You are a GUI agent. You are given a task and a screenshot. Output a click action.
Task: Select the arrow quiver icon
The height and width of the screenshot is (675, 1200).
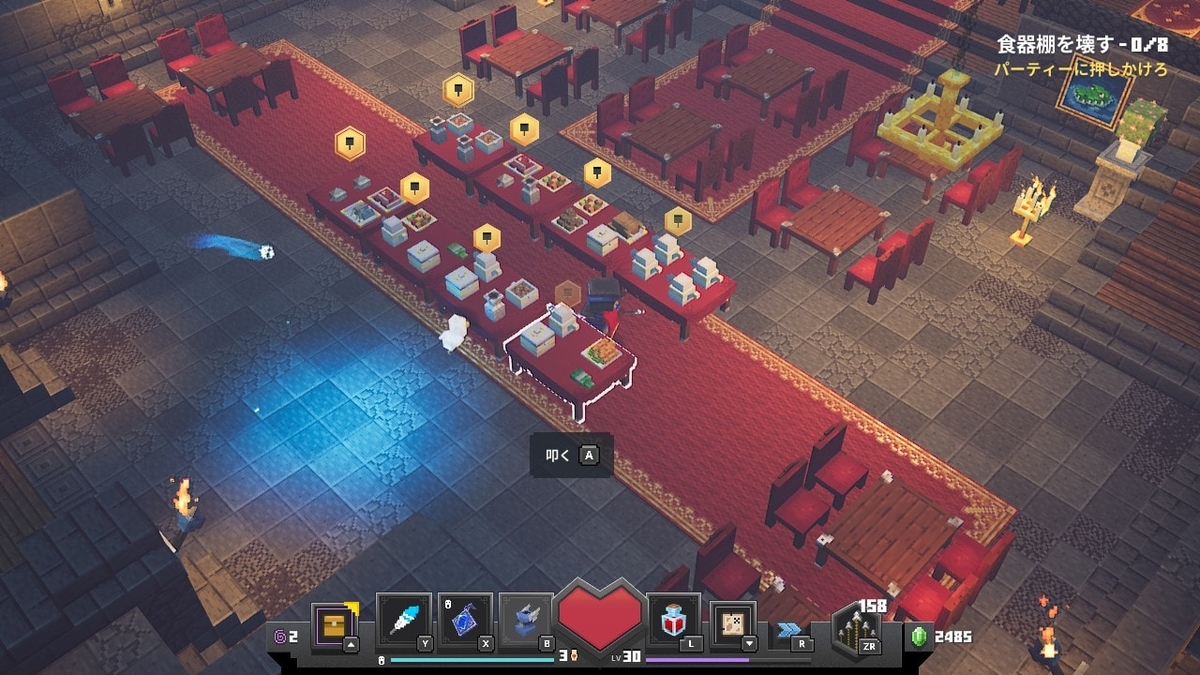856,628
